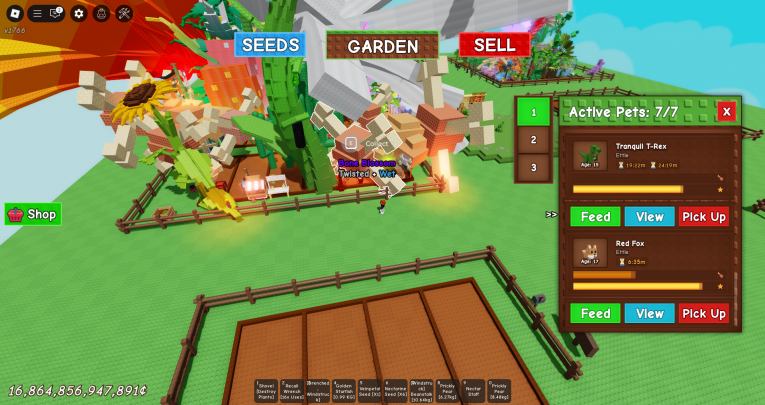Viewport: 765px width, 405px height.
Task: Go to the GARDEN button
Action: [383, 46]
